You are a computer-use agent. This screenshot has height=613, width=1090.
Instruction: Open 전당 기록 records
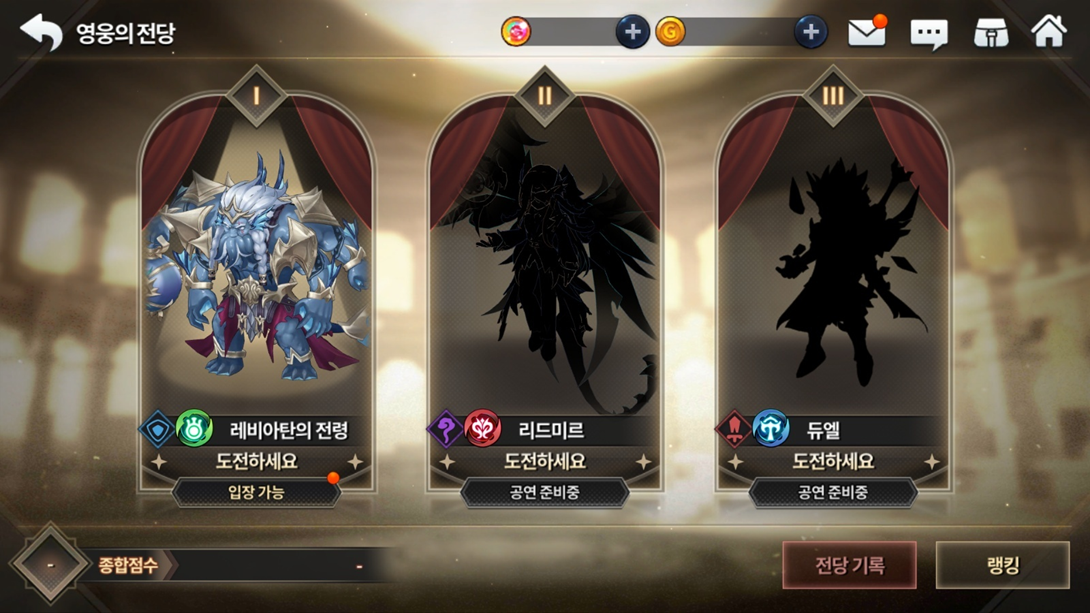pyautogui.click(x=849, y=566)
